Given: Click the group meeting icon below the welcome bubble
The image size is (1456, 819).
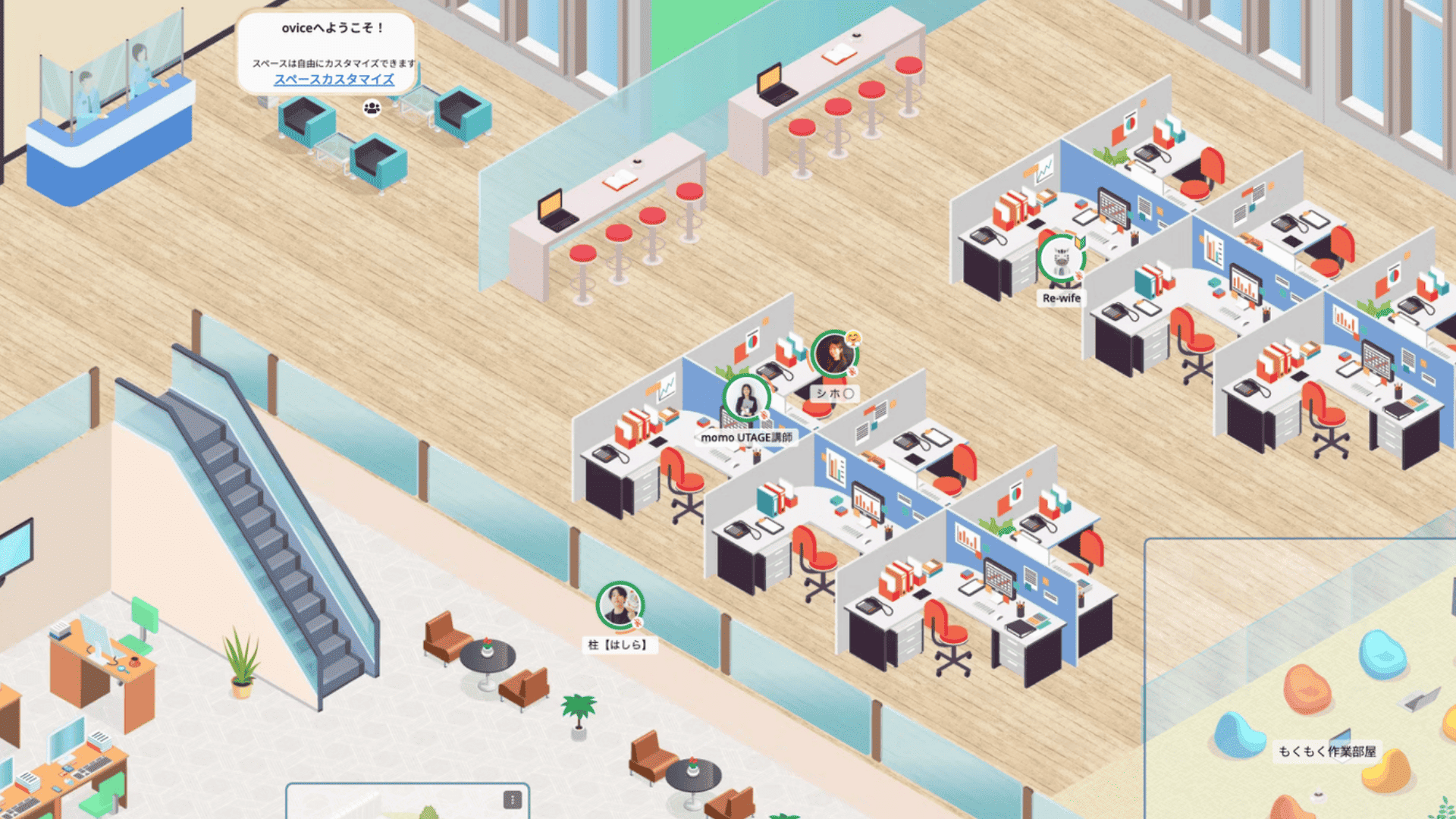Looking at the screenshot, I should [372, 108].
